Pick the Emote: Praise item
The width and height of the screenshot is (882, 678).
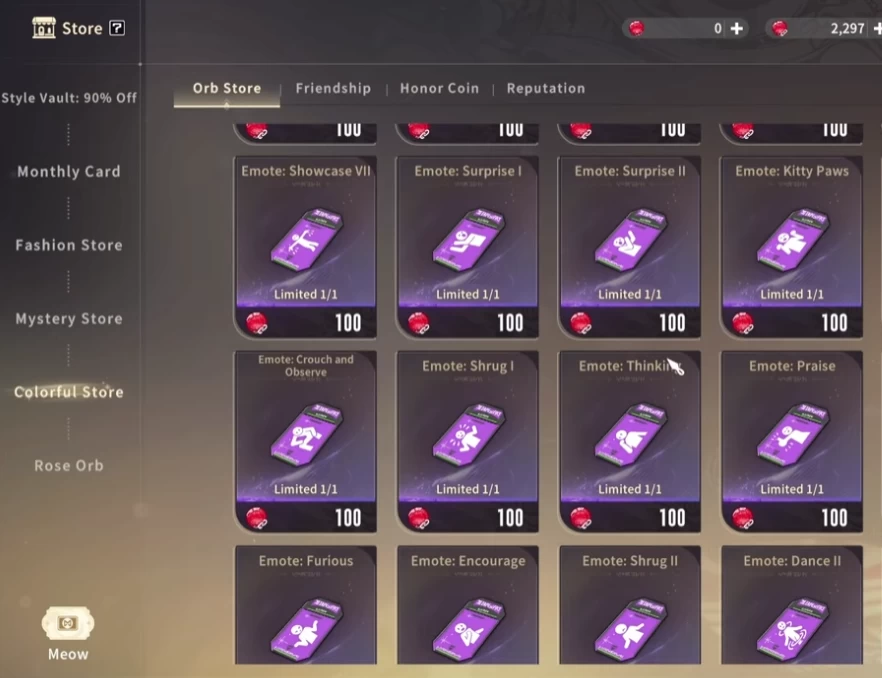tap(791, 440)
